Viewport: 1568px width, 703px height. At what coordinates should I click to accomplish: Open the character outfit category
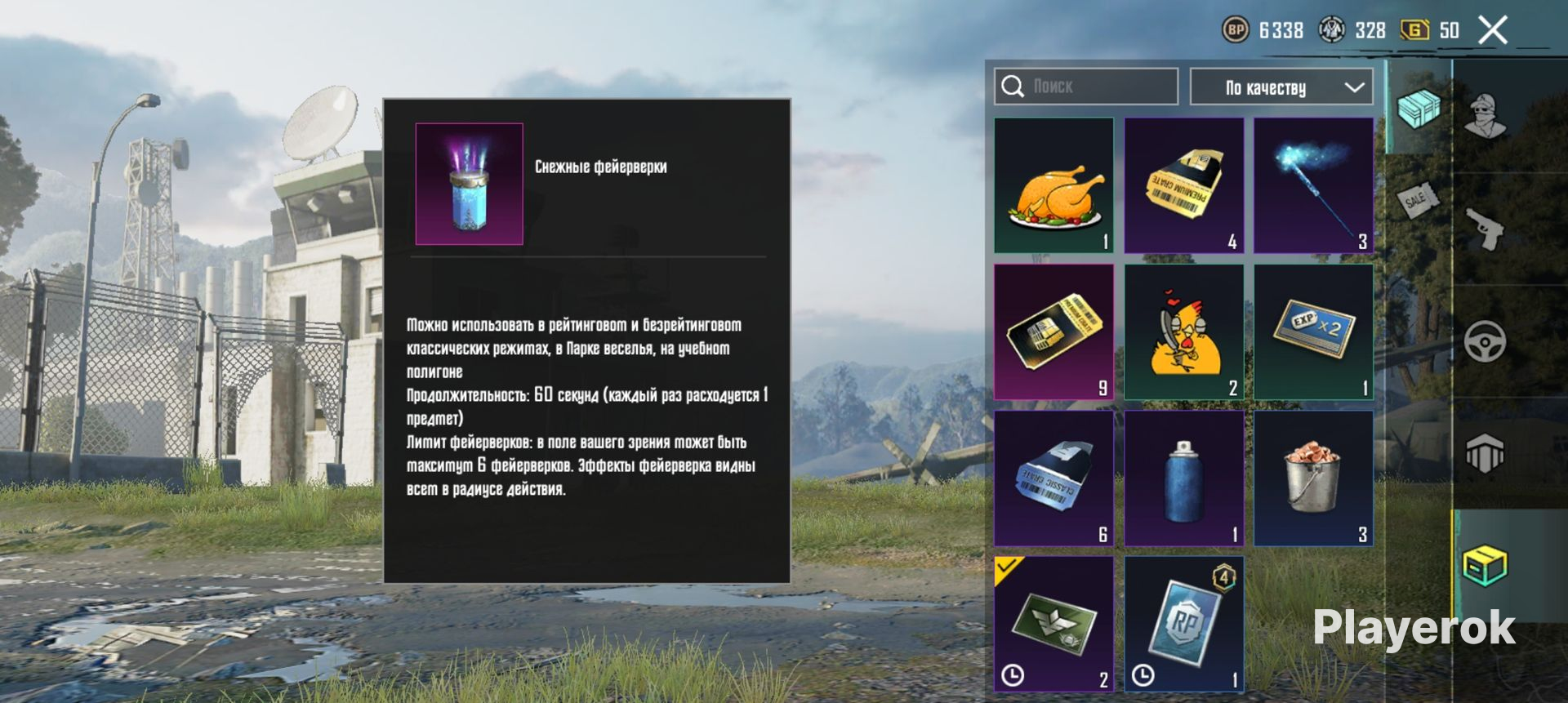(1486, 116)
